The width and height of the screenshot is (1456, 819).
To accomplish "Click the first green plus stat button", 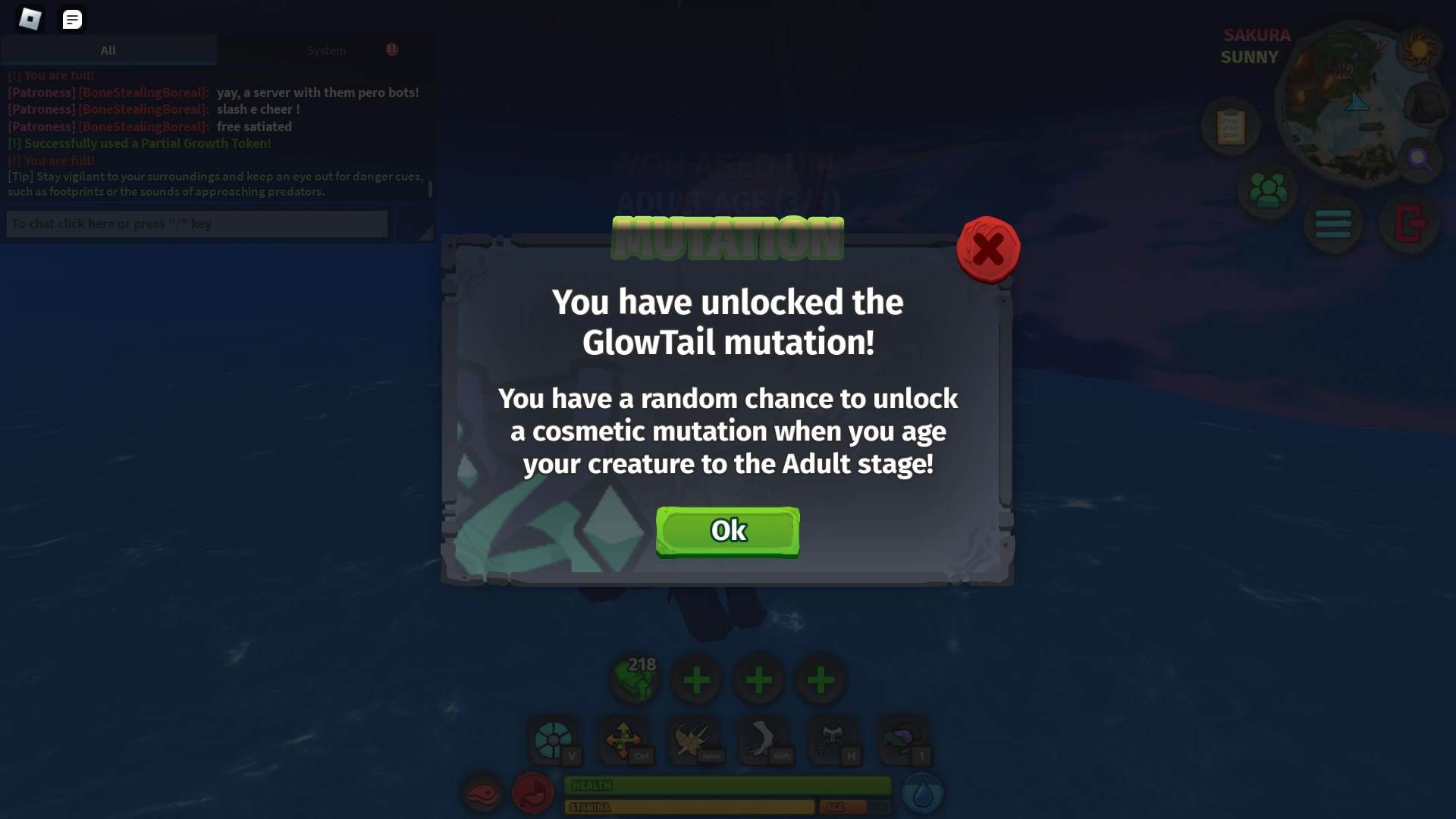I will [698, 679].
